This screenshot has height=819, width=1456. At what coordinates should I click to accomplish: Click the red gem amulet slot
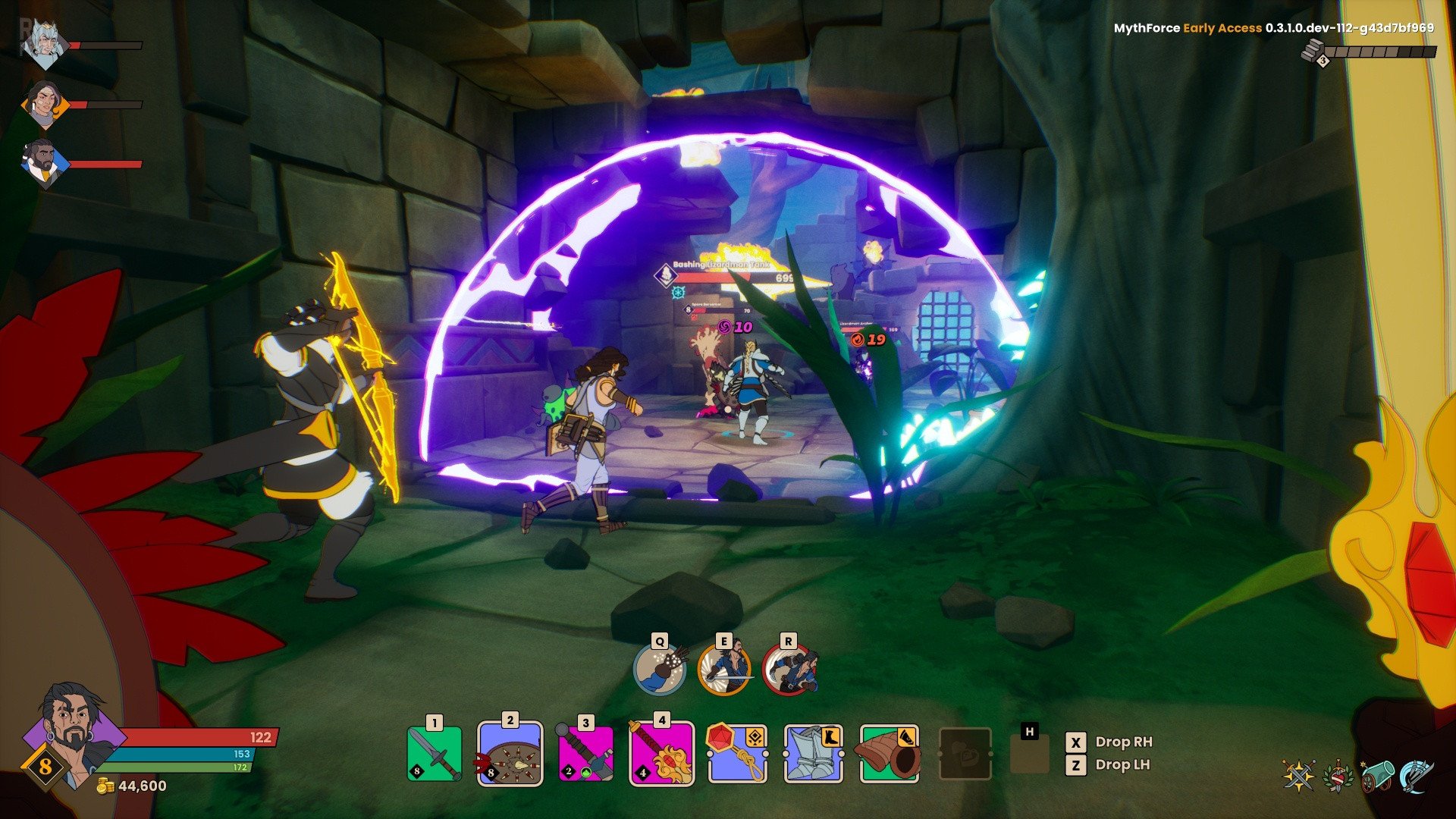(737, 754)
